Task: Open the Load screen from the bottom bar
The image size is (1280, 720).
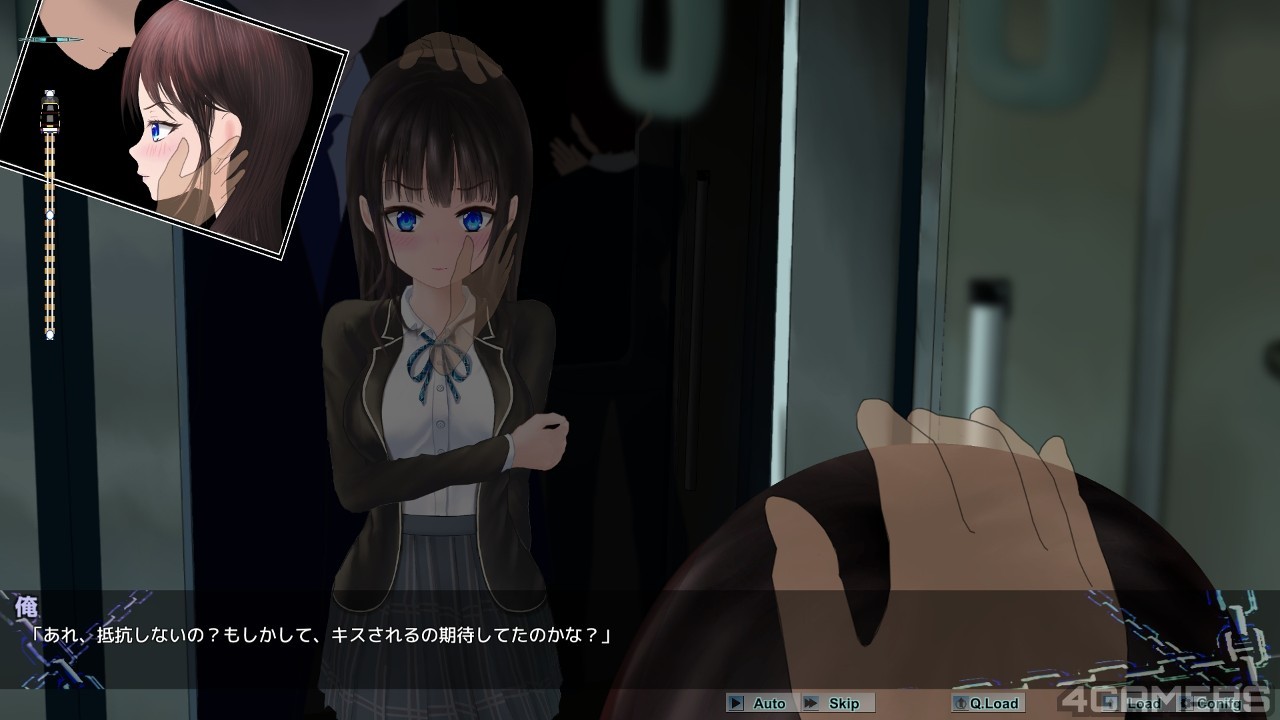Action: point(1140,703)
